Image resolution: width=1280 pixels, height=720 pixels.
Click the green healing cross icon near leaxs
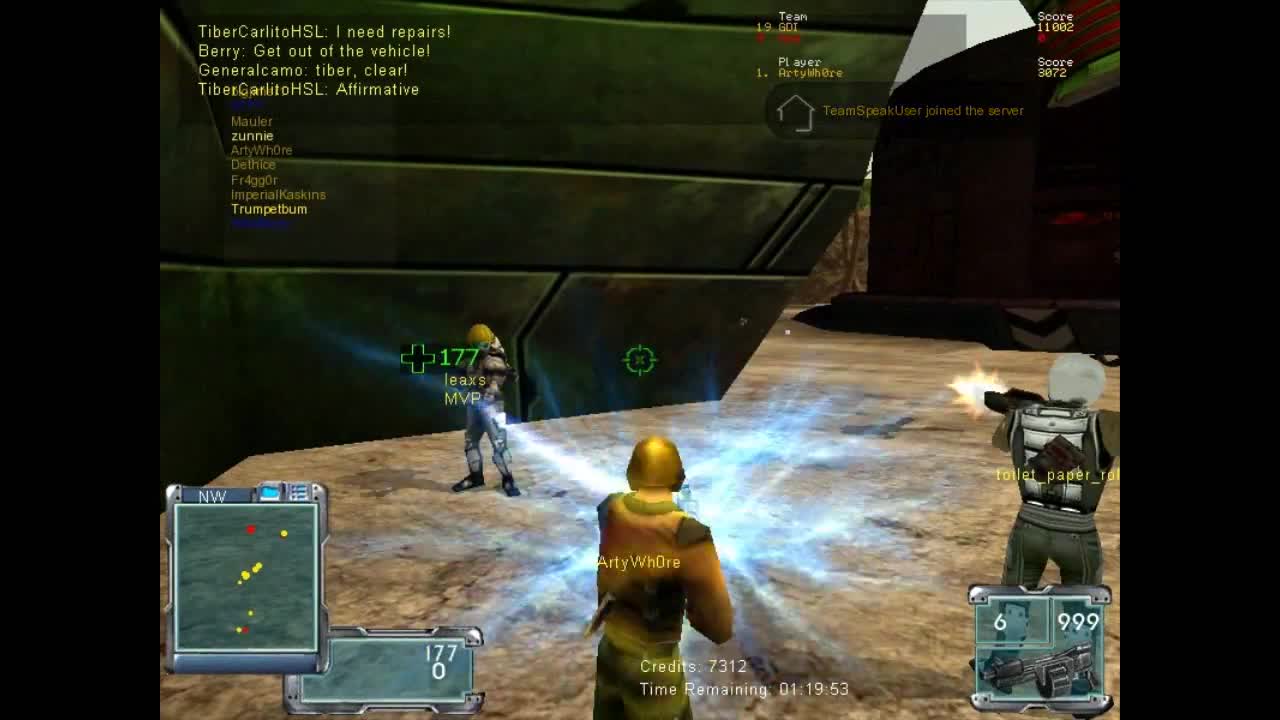click(415, 356)
